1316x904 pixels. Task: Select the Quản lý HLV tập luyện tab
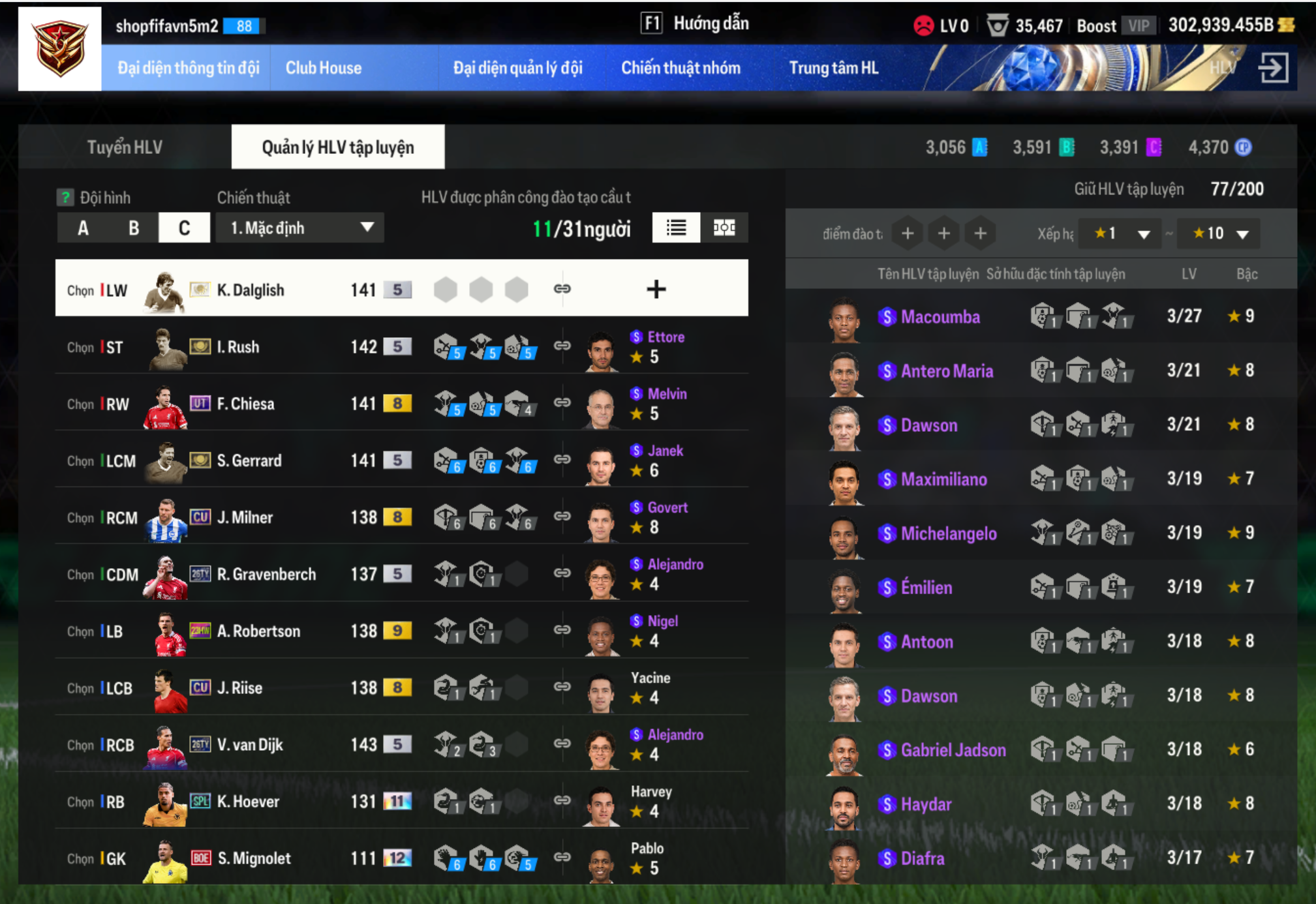pyautogui.click(x=337, y=147)
